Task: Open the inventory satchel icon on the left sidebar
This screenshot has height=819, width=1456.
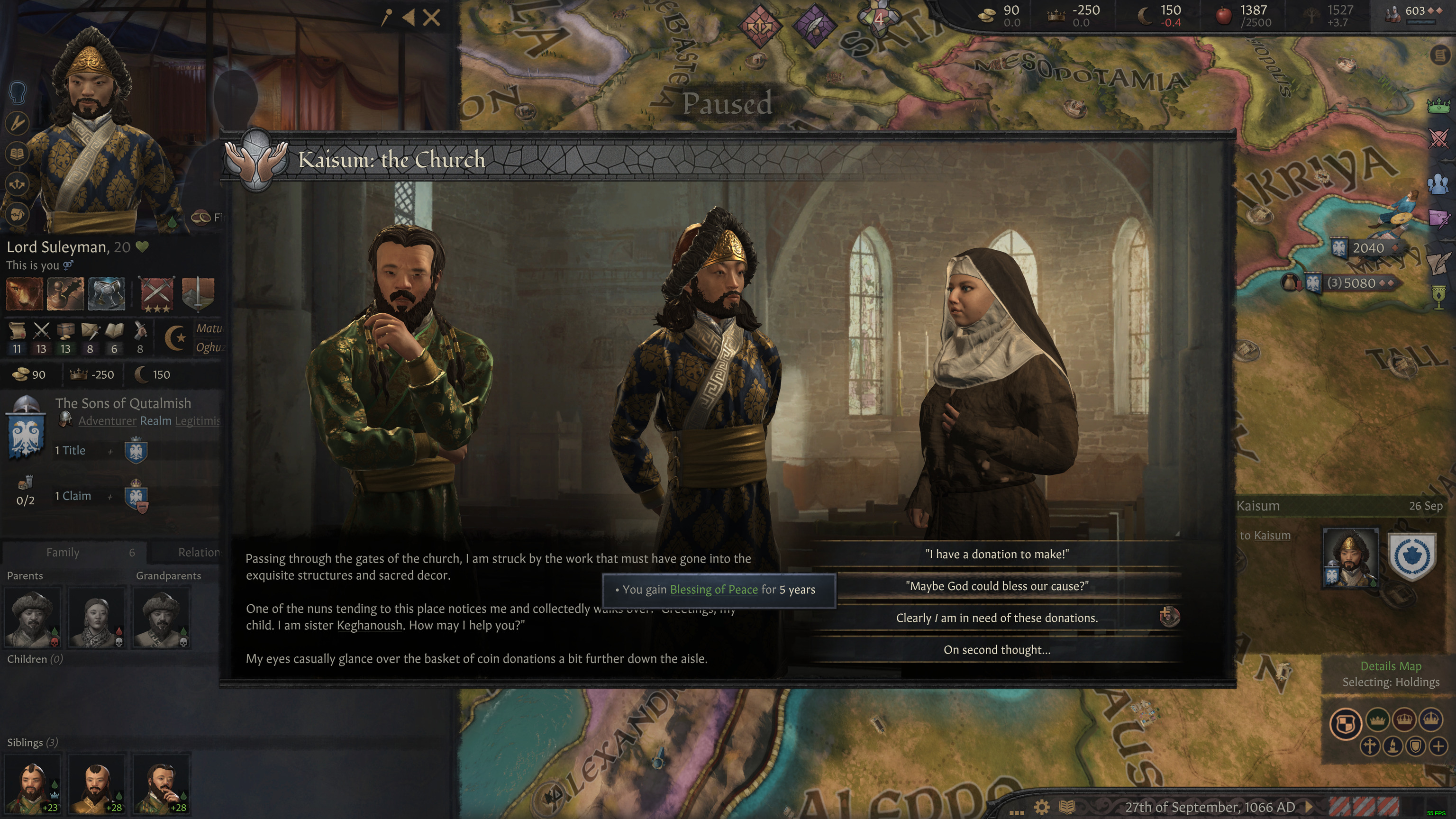Action: pos(18,214)
